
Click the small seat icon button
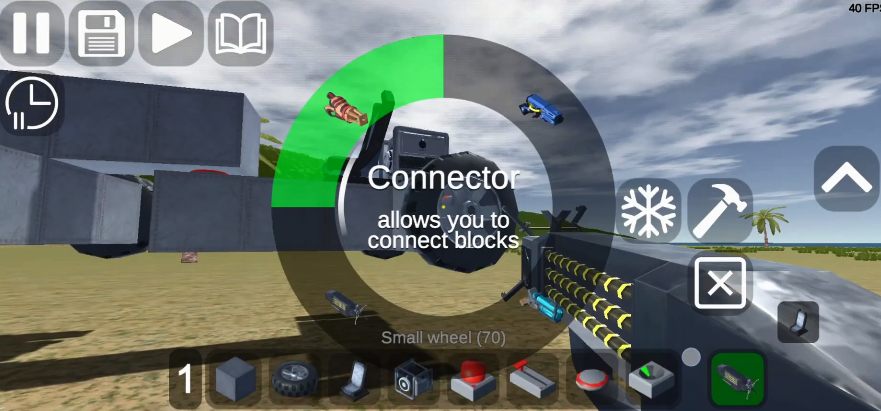pyautogui.click(x=798, y=322)
